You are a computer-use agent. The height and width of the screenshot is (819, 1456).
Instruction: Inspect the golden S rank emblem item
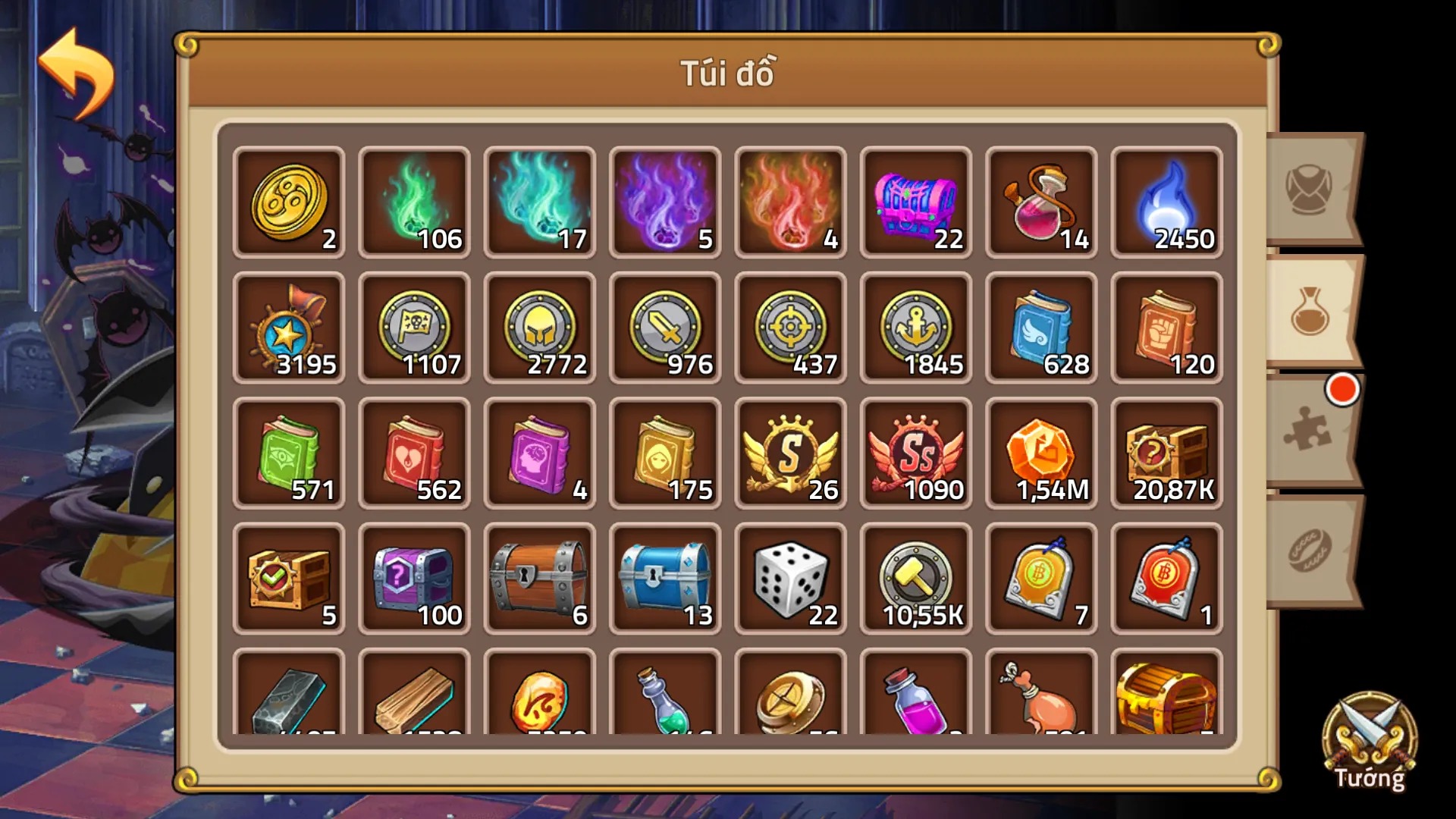pyautogui.click(x=790, y=453)
